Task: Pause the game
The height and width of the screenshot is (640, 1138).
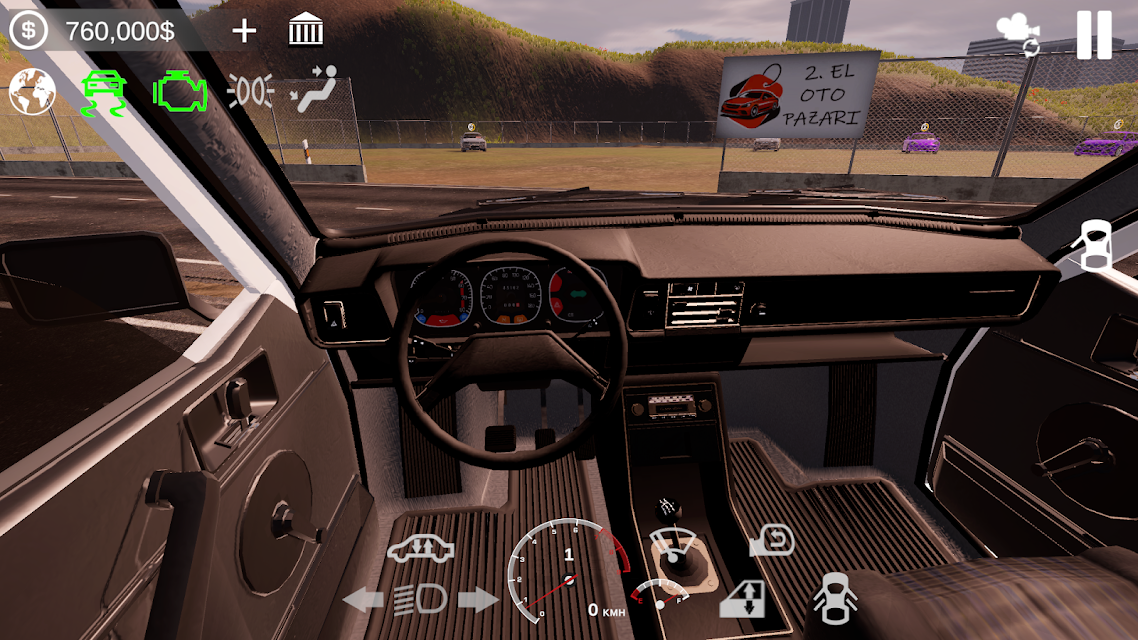Action: coord(1093,35)
